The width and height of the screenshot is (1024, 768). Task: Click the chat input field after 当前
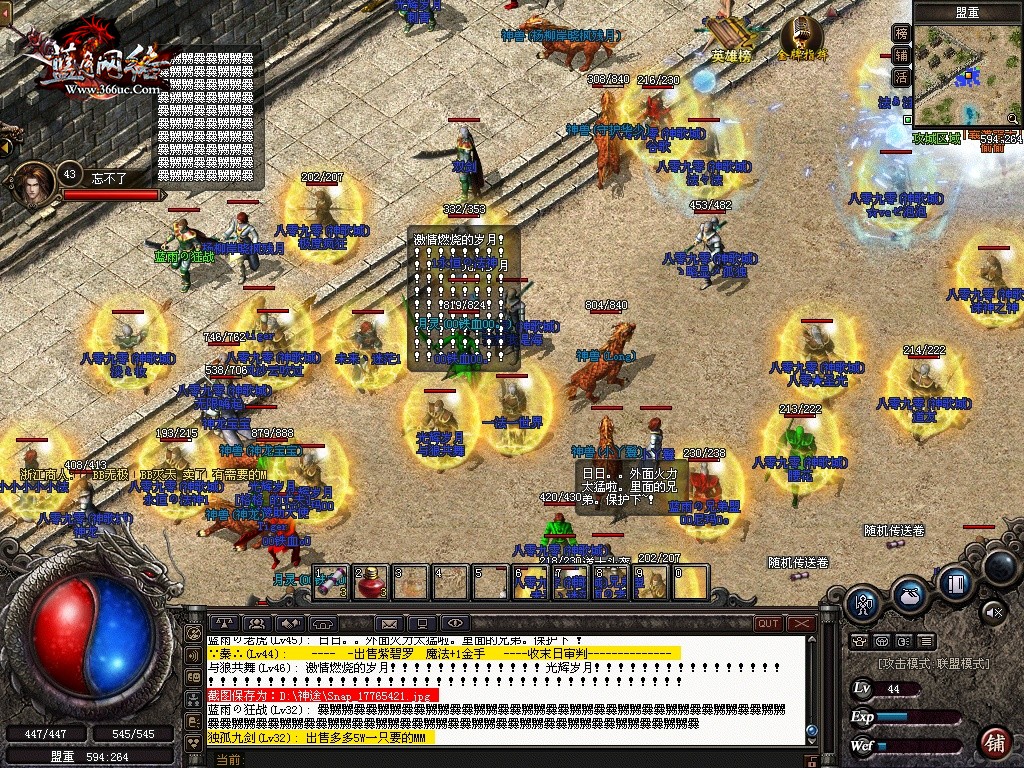coord(500,760)
